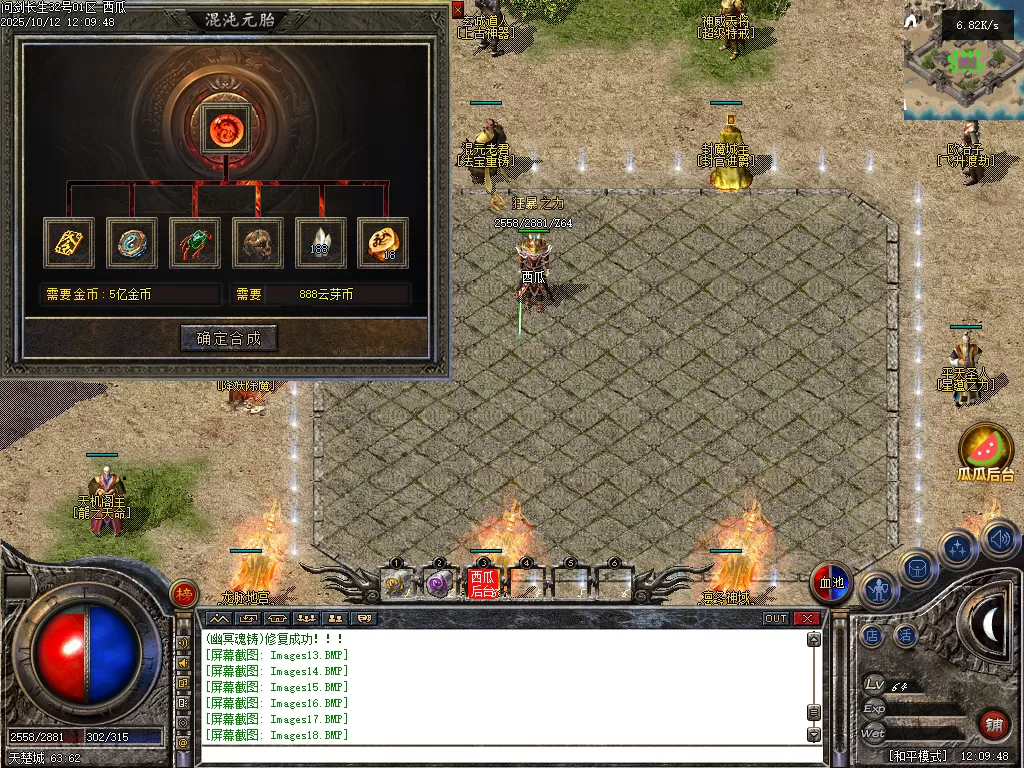Open the skills sparkle icon
Image resolution: width=1024 pixels, height=768 pixels.
959,548
